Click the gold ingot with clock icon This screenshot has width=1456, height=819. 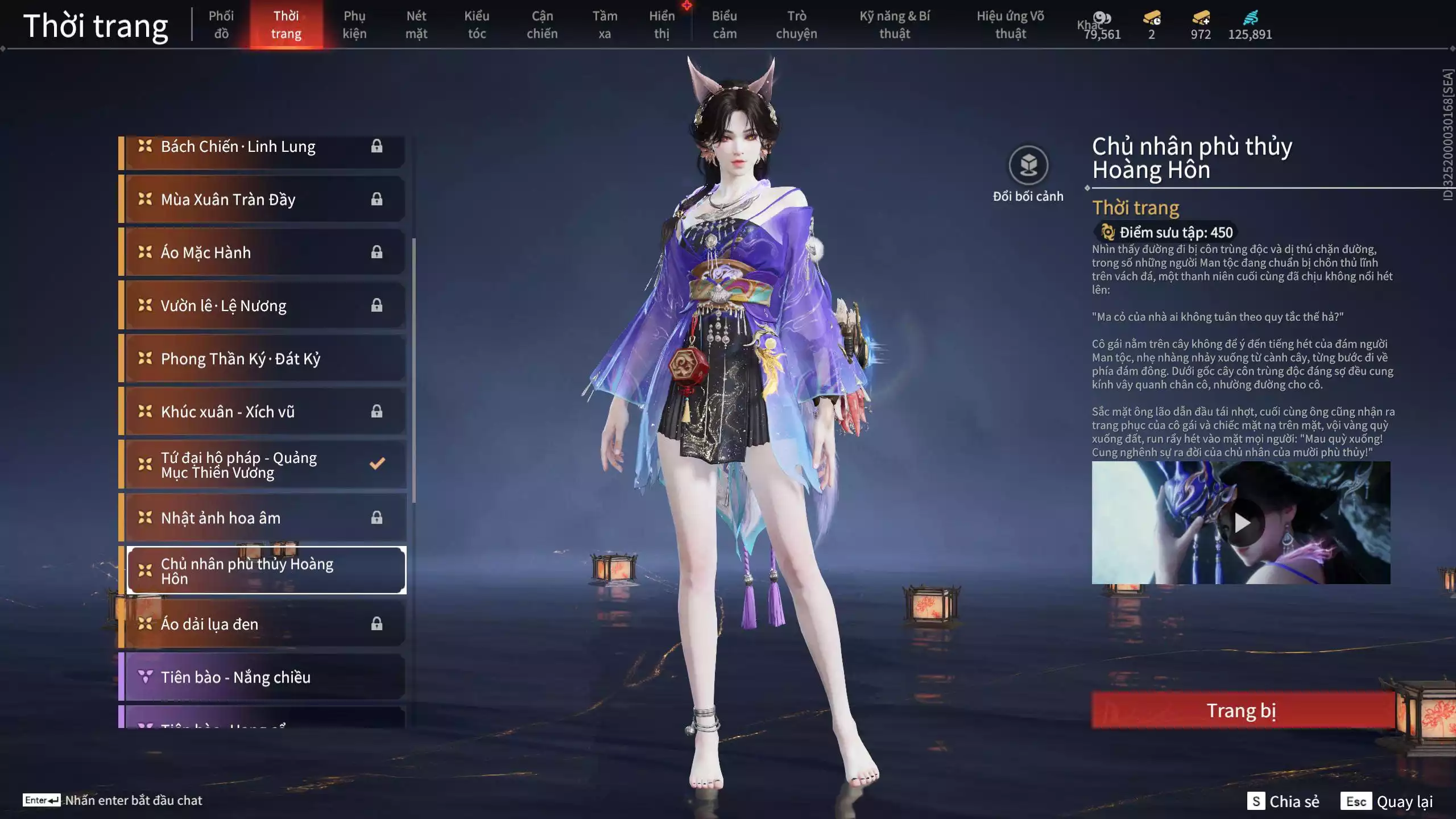[1151, 19]
